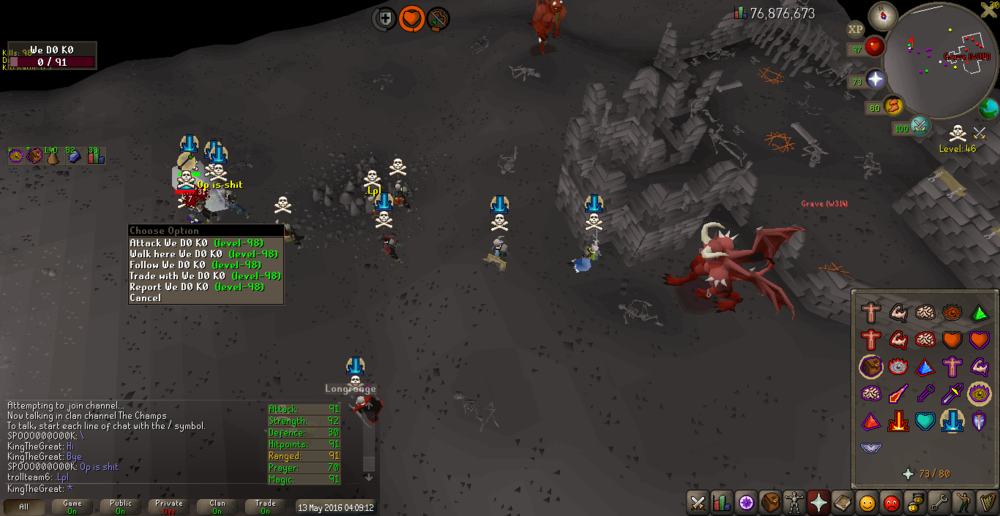Toggle the Clan chat filter

[217, 507]
